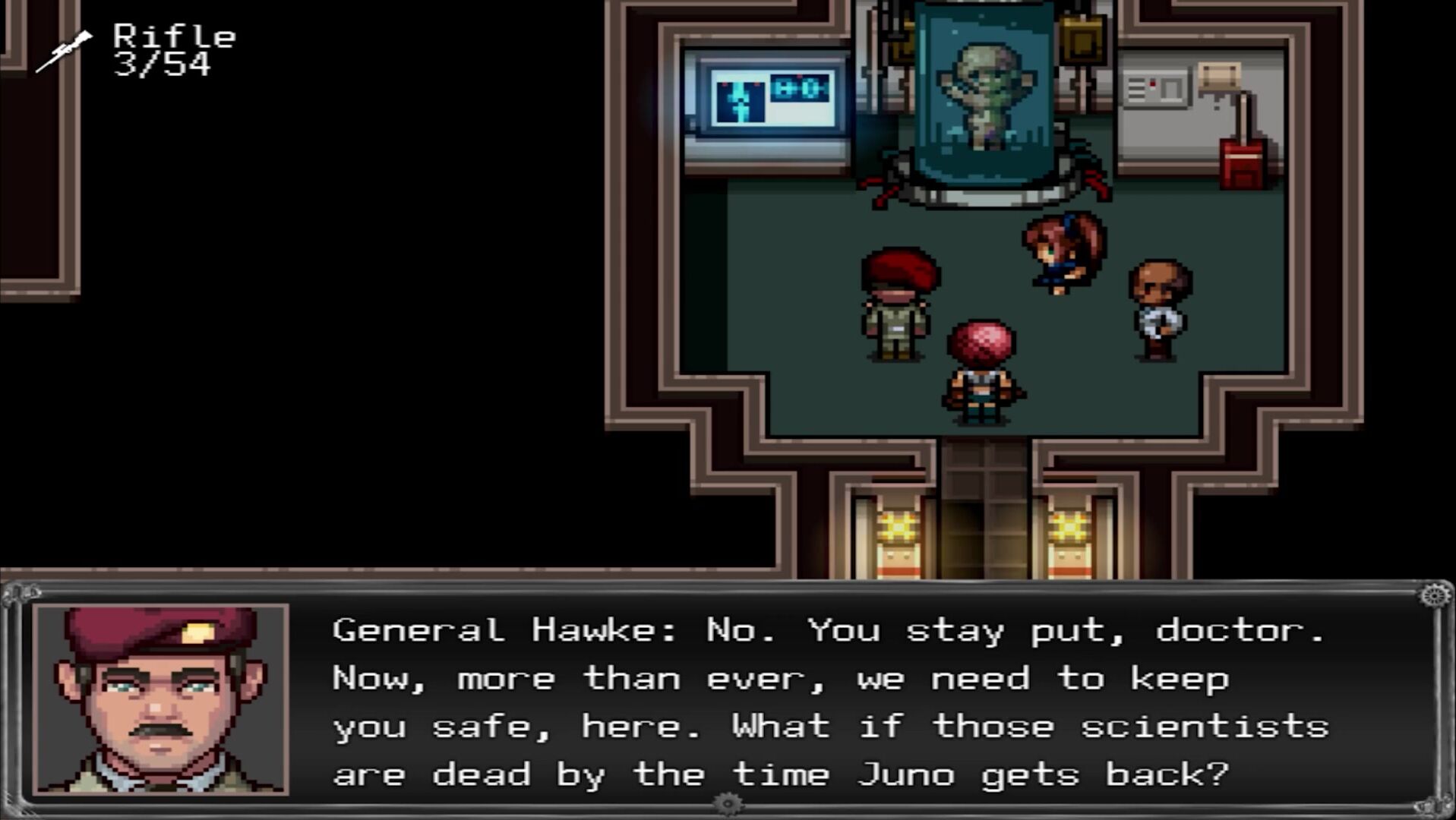Viewport: 1456px width, 820px height.
Task: Select General Hawke's portrait
Action: point(161,699)
